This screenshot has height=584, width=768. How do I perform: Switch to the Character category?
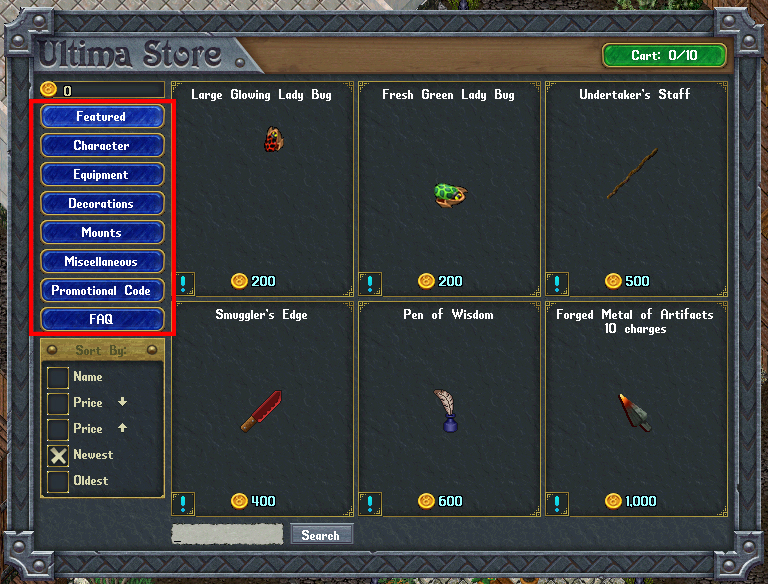(102, 146)
